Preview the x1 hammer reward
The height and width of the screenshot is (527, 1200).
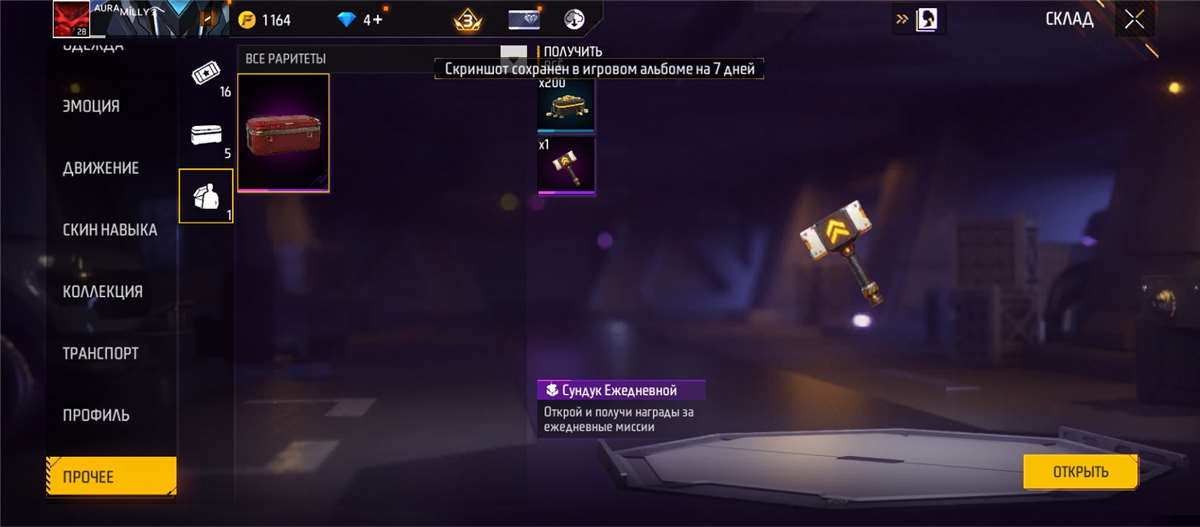566,165
